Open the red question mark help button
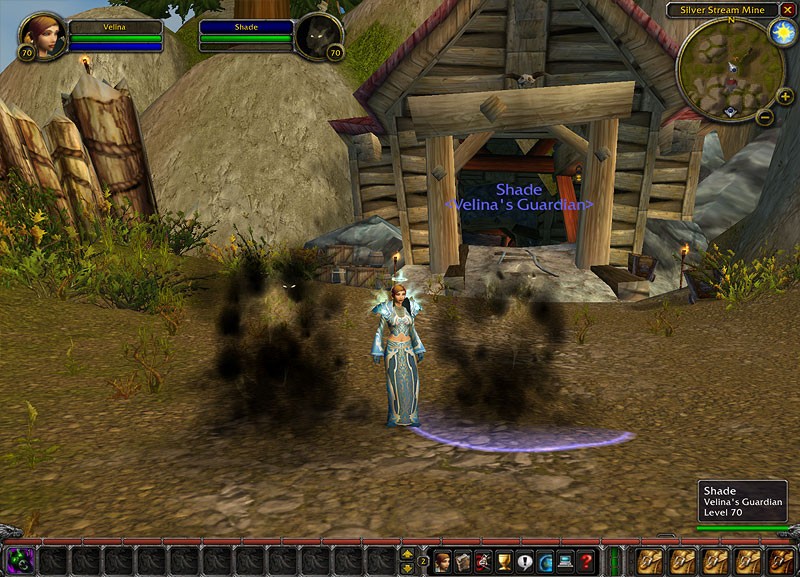 point(587,561)
